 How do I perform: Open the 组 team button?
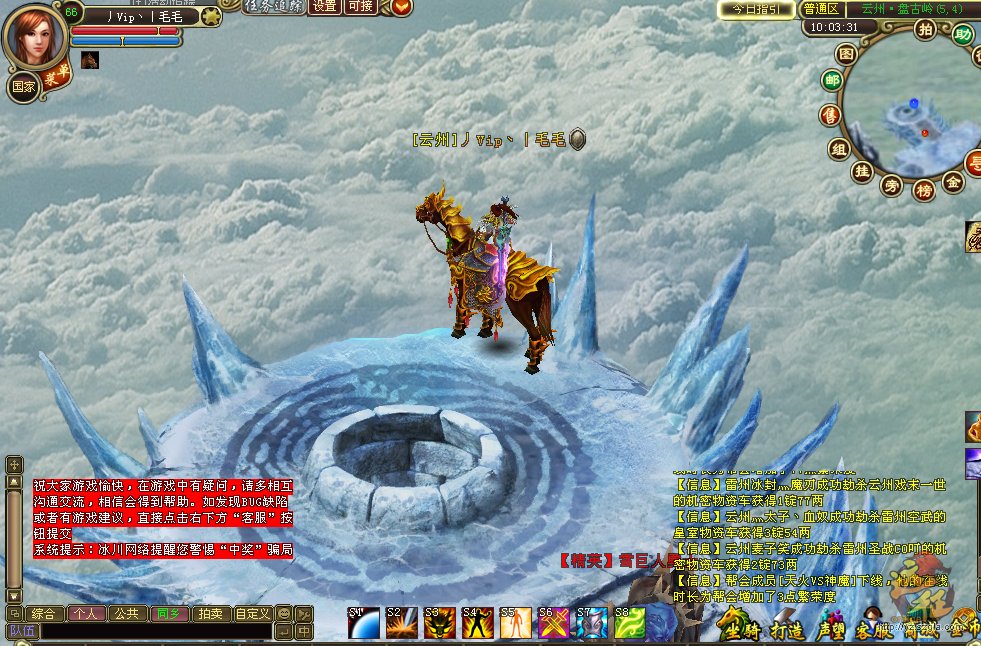(838, 149)
